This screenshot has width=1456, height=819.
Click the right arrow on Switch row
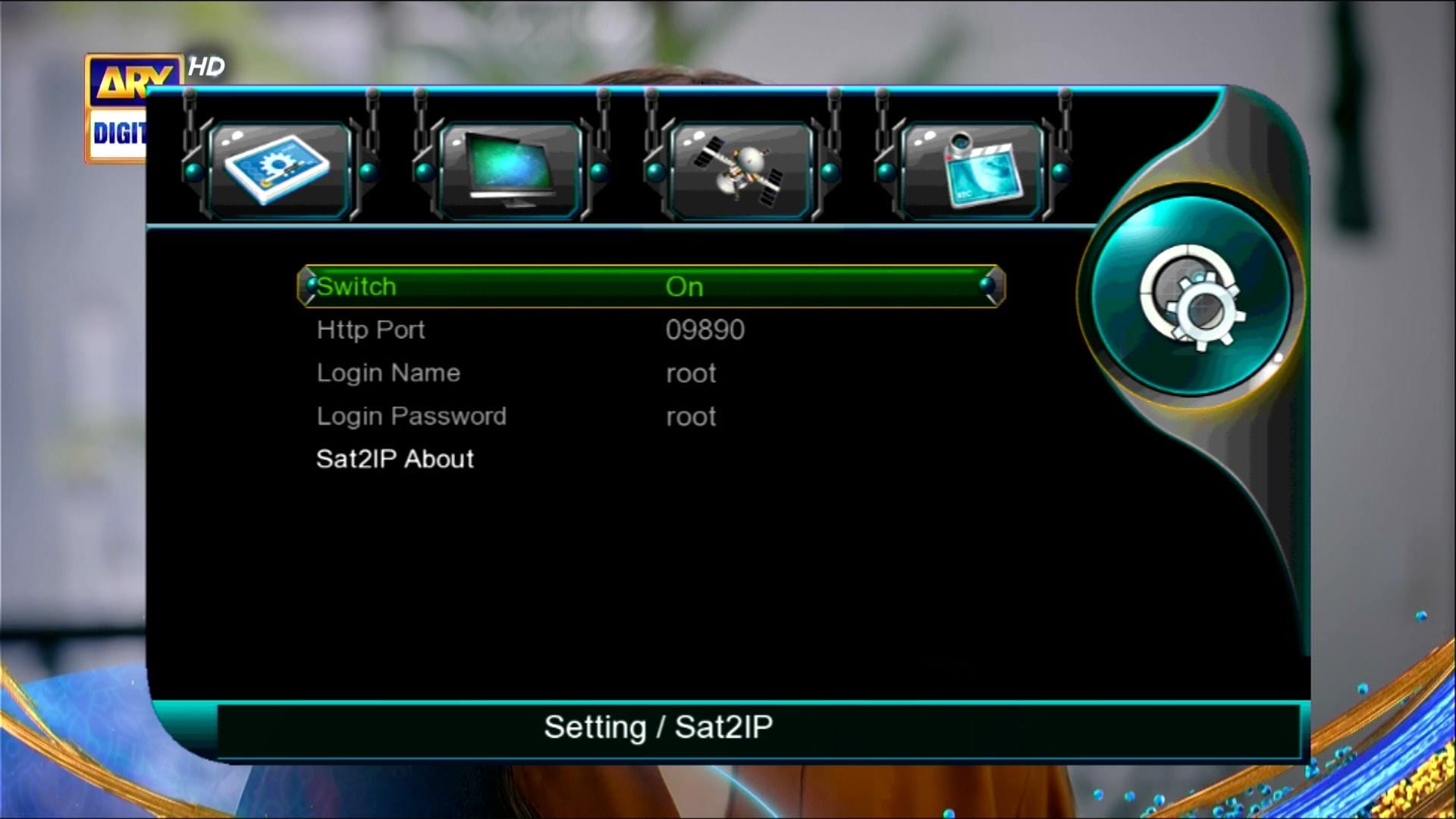tap(988, 286)
